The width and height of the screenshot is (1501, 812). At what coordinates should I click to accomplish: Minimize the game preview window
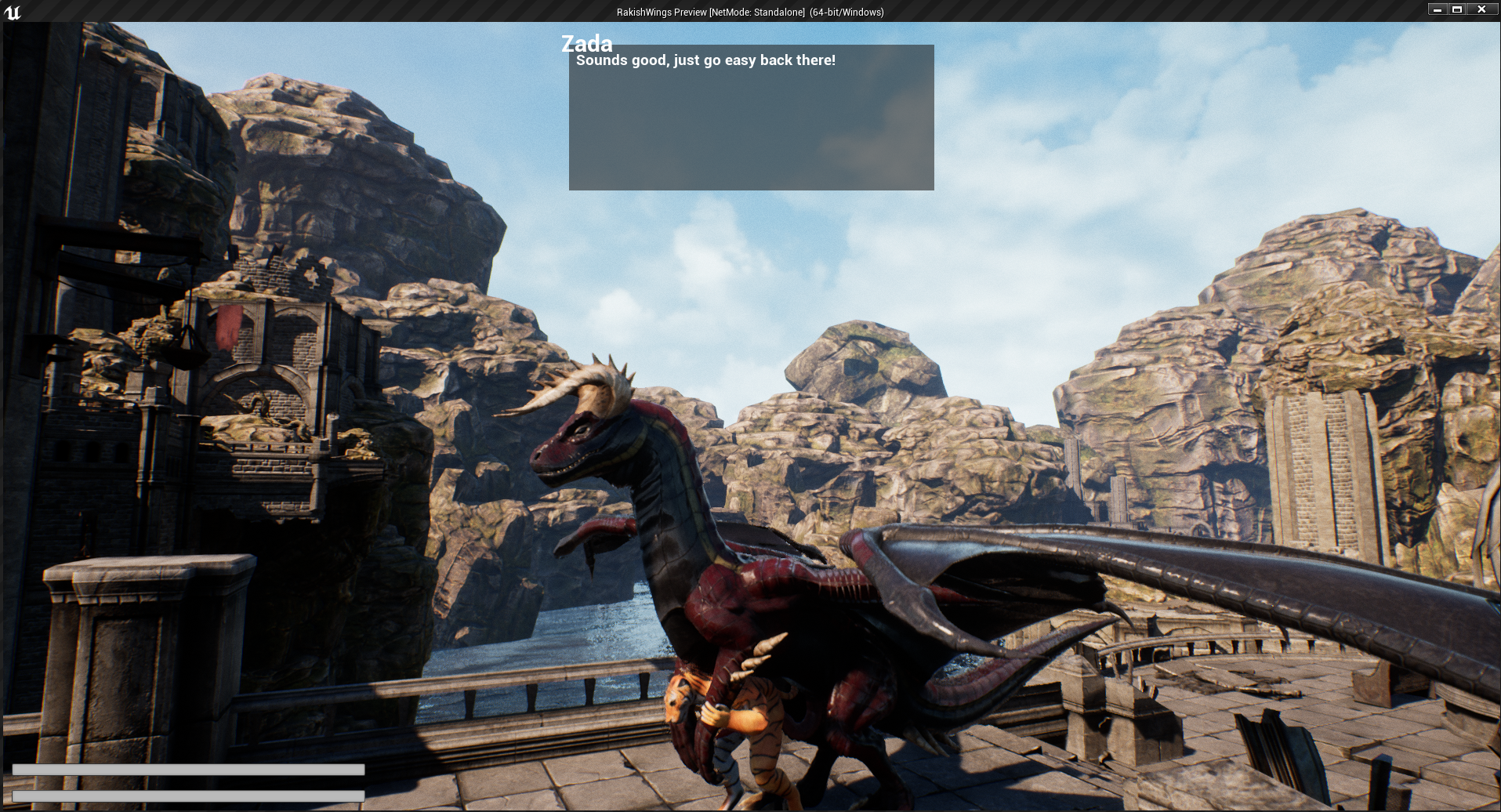pyautogui.click(x=1438, y=9)
